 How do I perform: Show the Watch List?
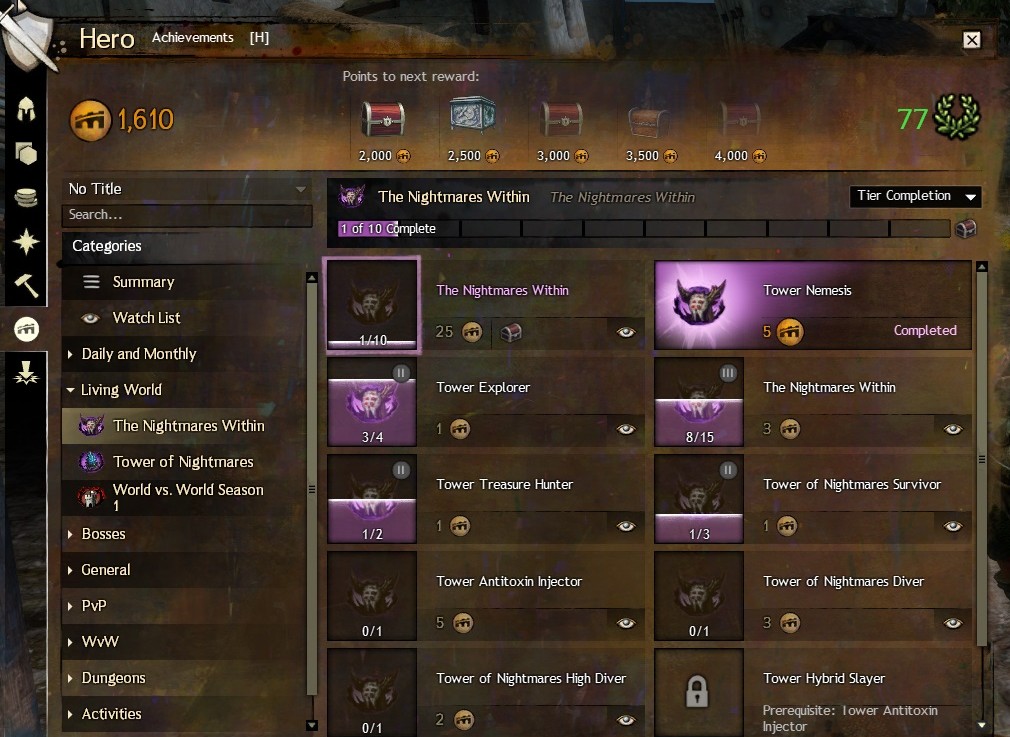[x=146, y=318]
